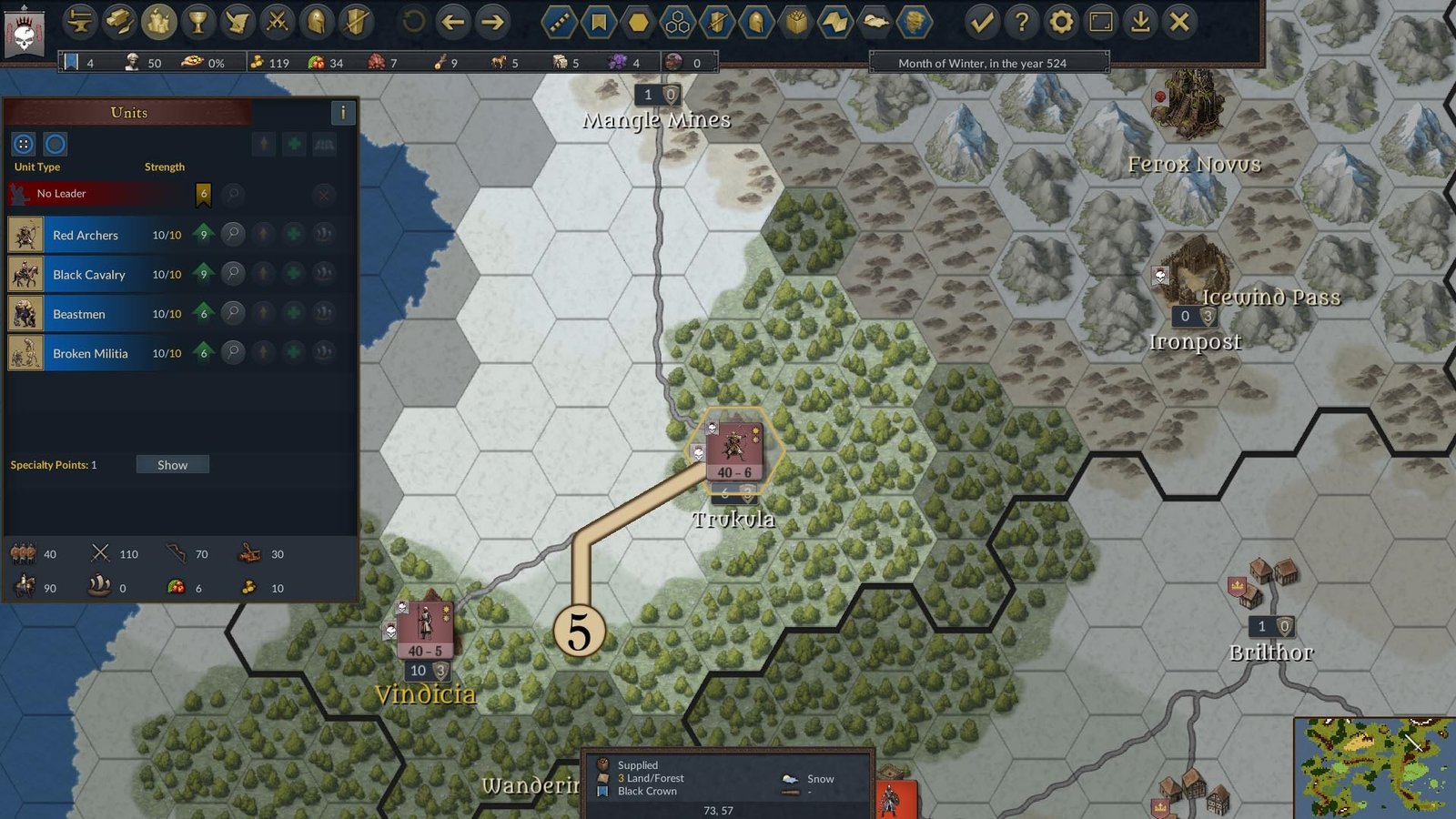Open the Units panel info button
This screenshot has height=819, width=1456.
342,113
